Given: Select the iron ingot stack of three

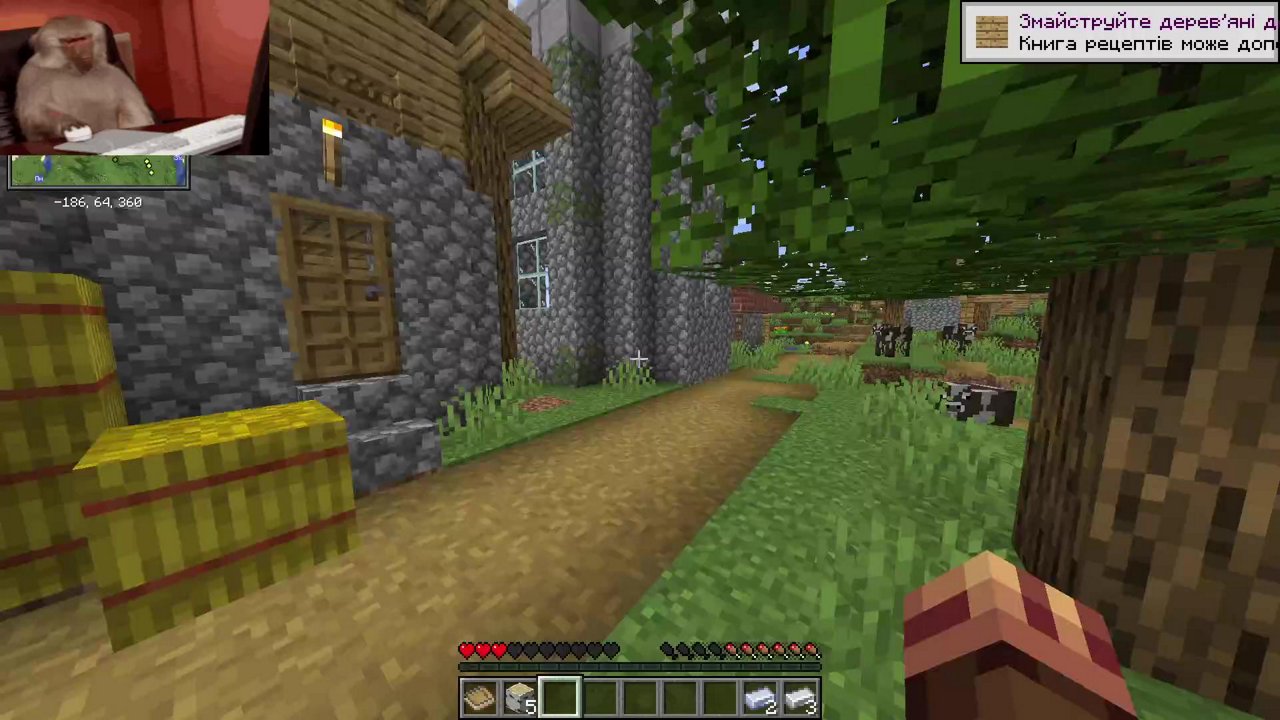Looking at the screenshot, I should (799, 695).
